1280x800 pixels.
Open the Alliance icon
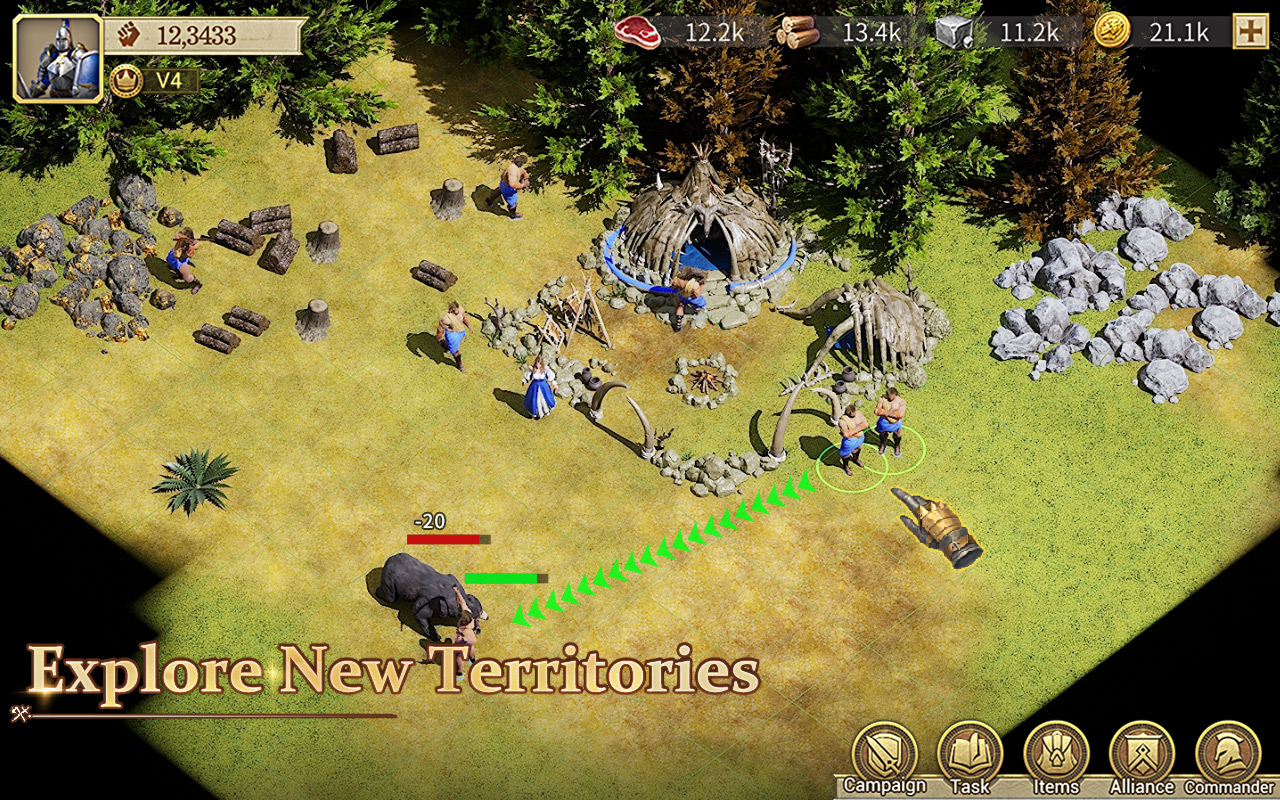tap(1141, 760)
